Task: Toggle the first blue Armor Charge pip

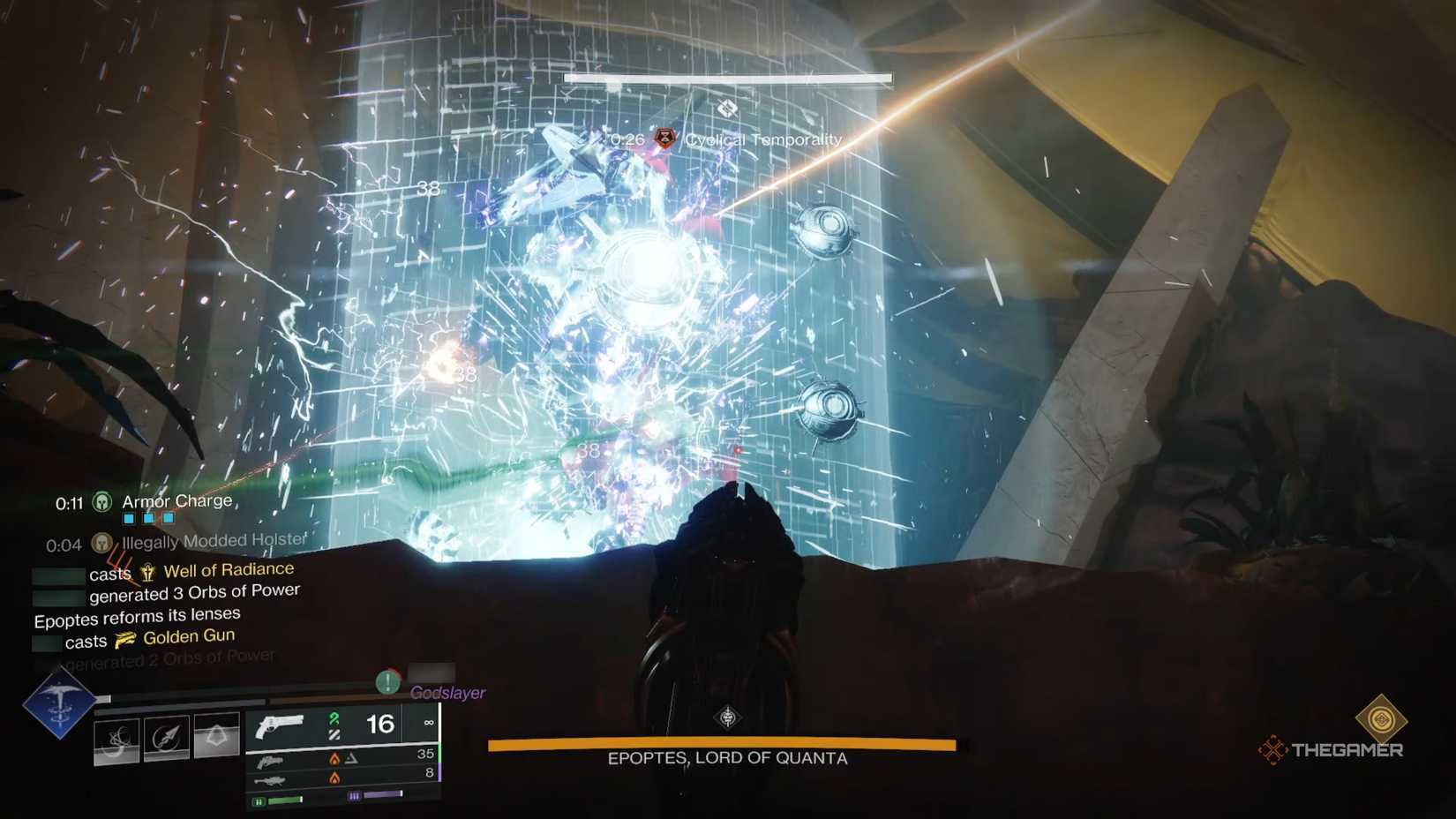Action: click(x=129, y=518)
